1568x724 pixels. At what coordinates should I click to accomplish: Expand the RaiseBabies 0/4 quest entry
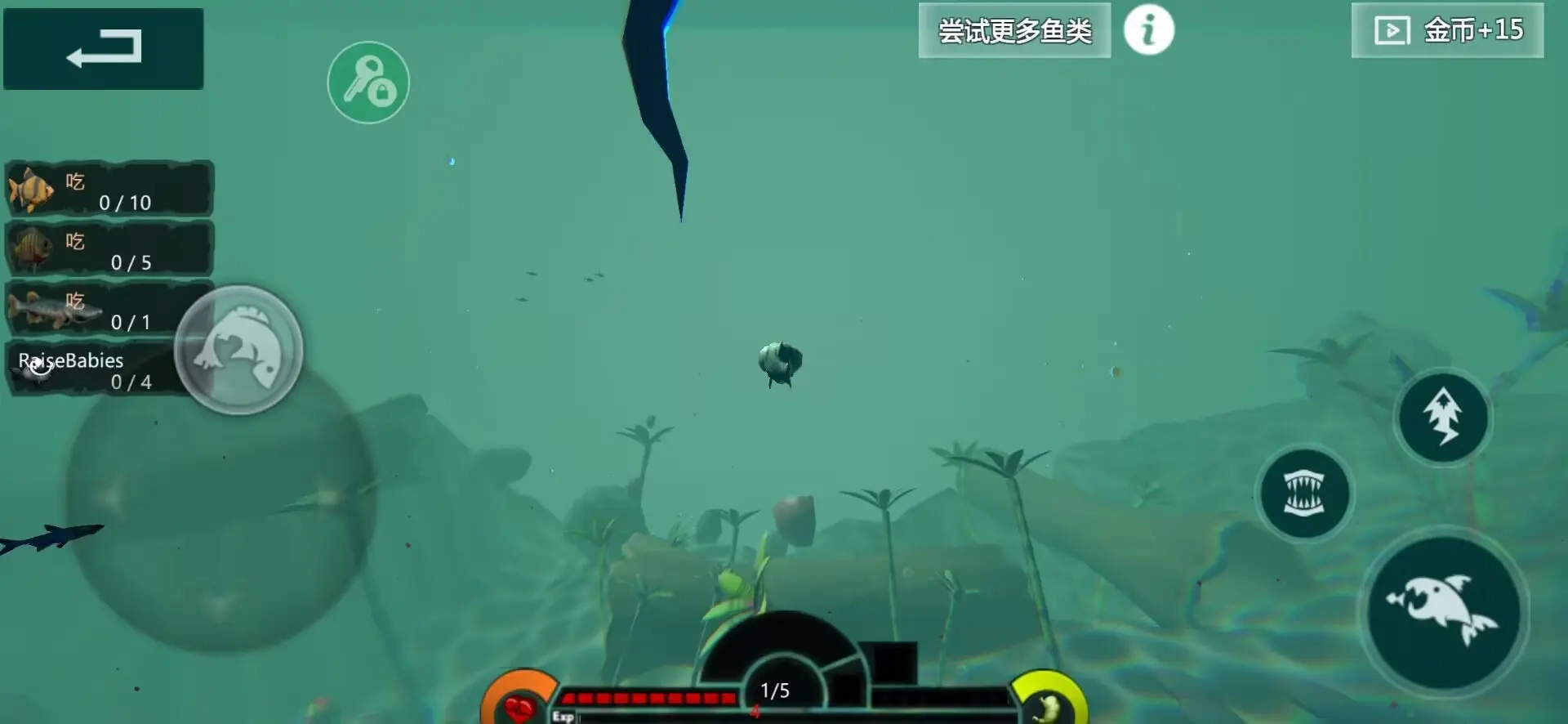pyautogui.click(x=98, y=369)
